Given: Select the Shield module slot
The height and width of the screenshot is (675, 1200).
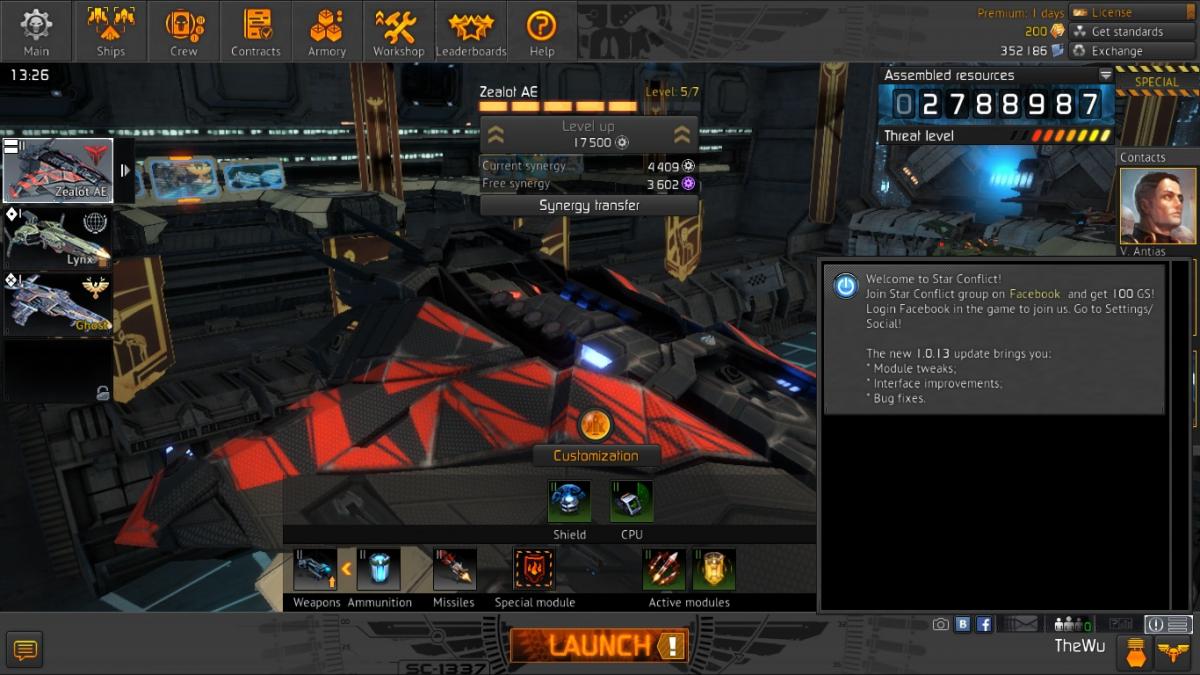Looking at the screenshot, I should 569,503.
